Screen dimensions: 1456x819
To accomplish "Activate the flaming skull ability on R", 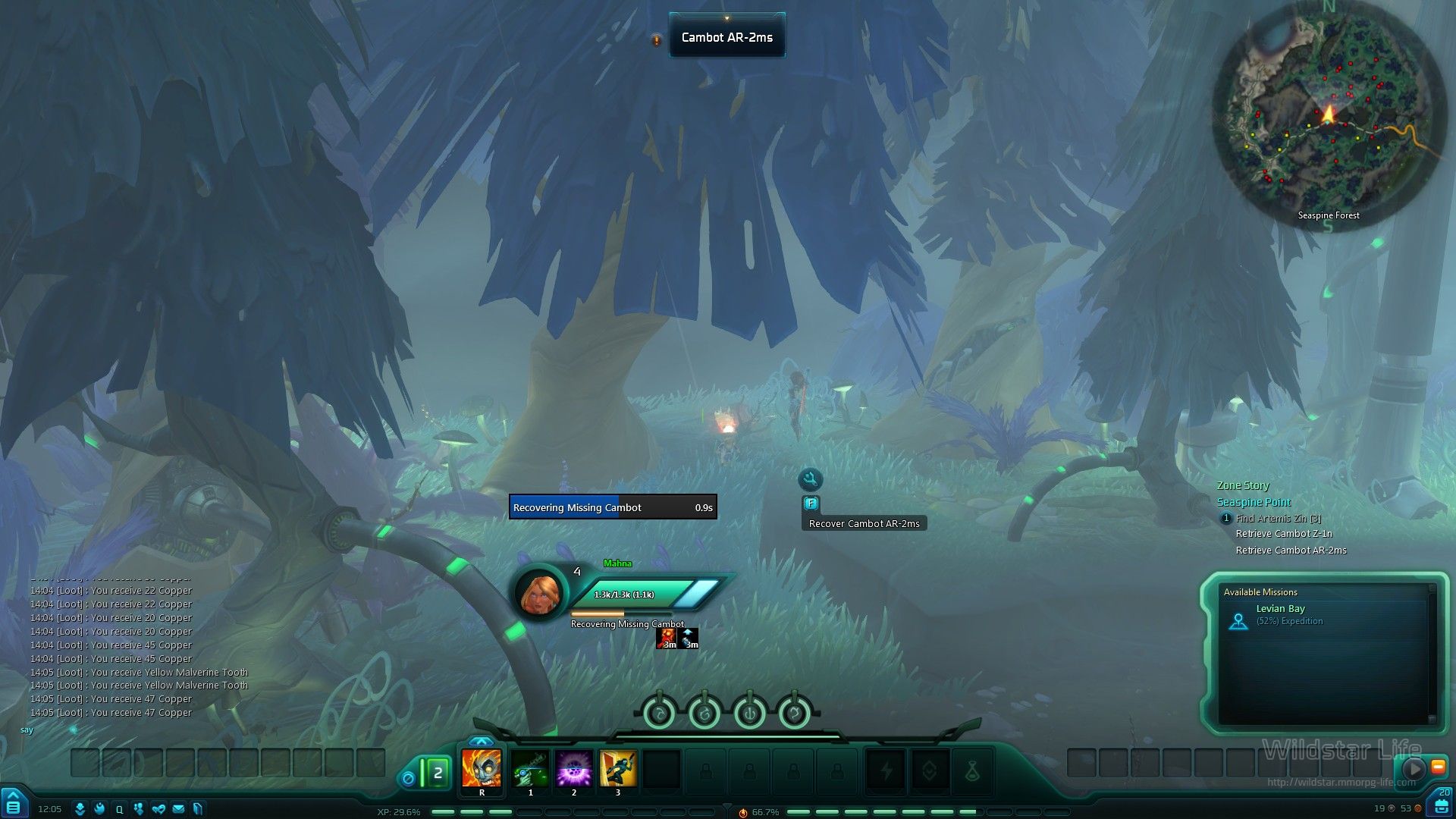I will click(x=482, y=769).
